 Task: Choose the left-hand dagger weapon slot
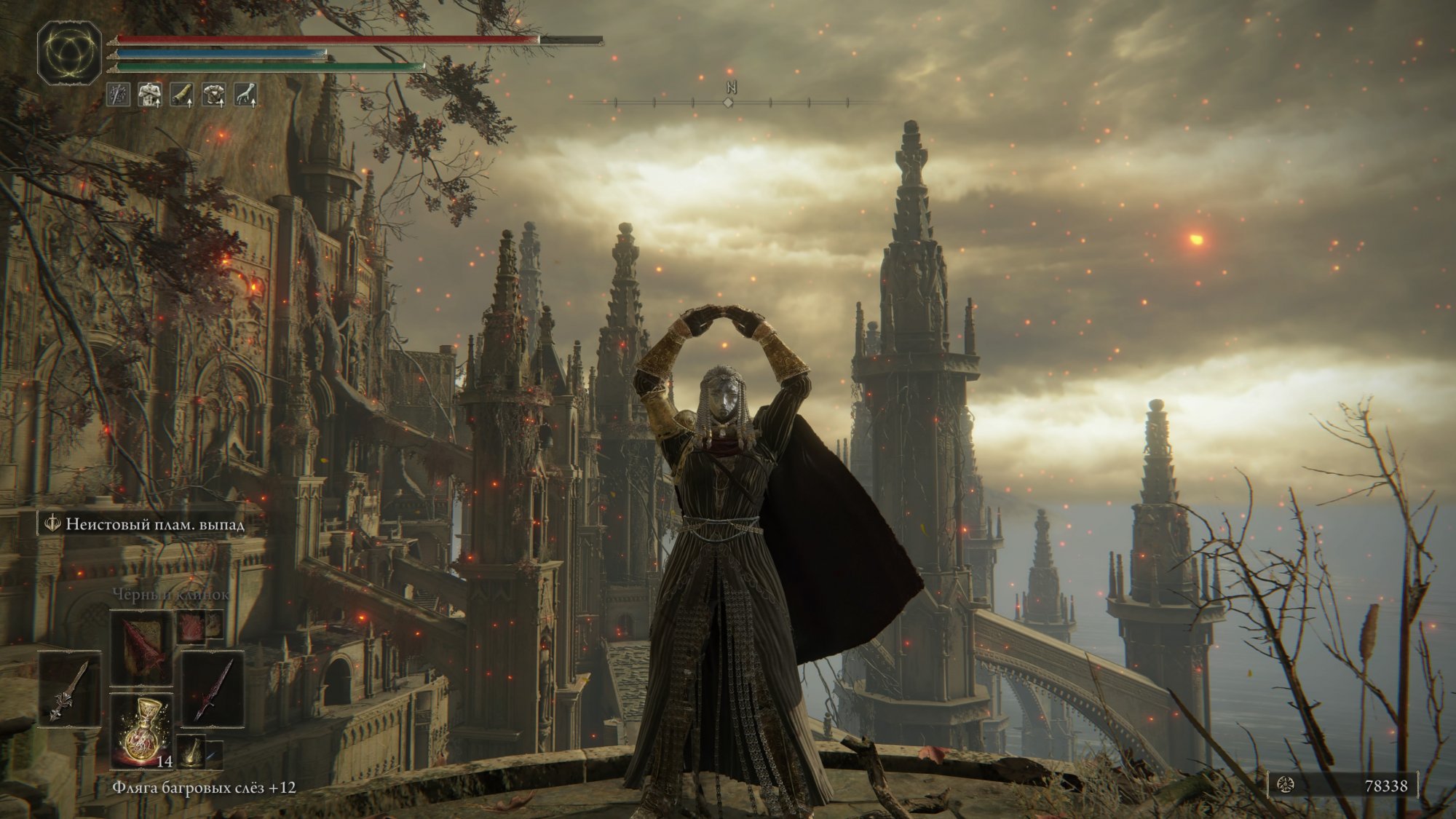[x=70, y=689]
